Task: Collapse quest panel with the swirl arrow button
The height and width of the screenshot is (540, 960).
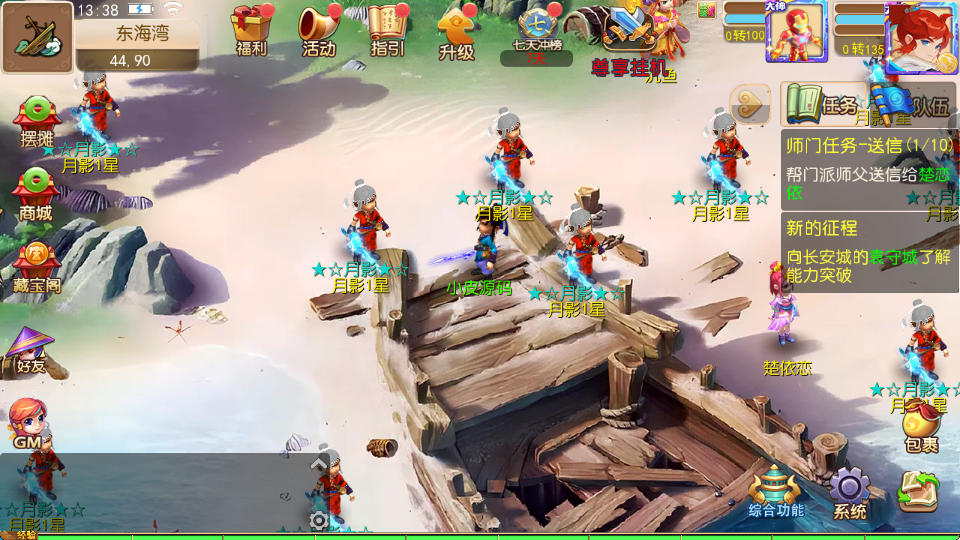Action: [x=749, y=103]
